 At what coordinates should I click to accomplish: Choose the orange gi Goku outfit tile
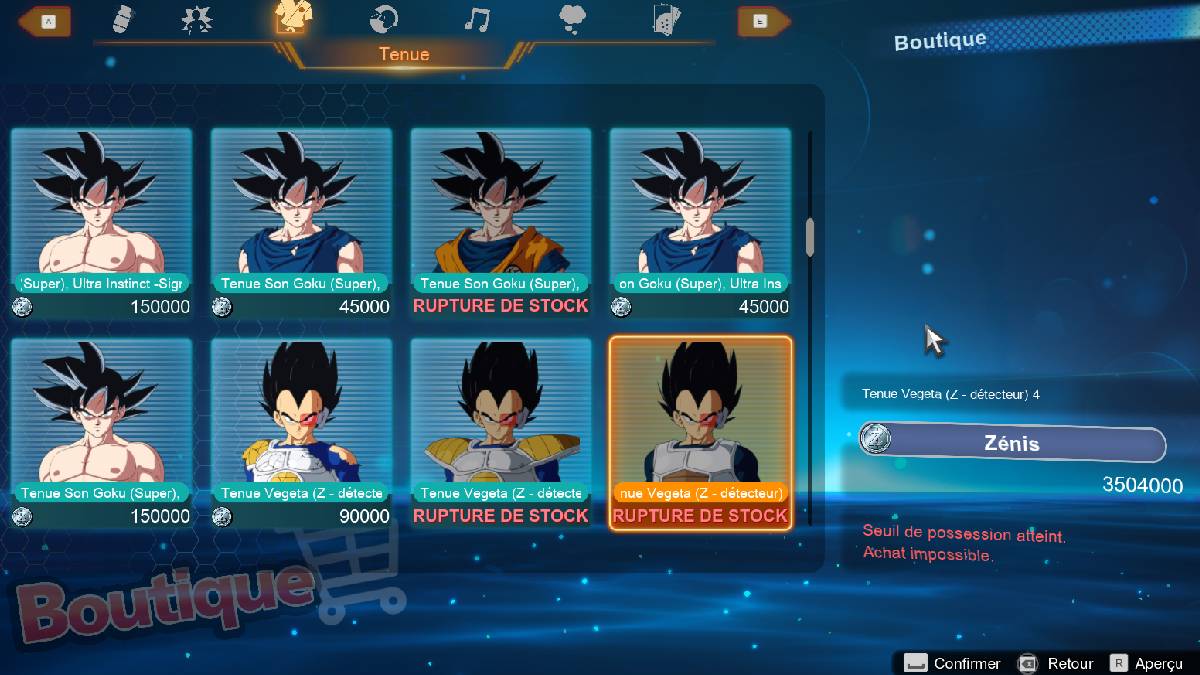pyautogui.click(x=500, y=222)
